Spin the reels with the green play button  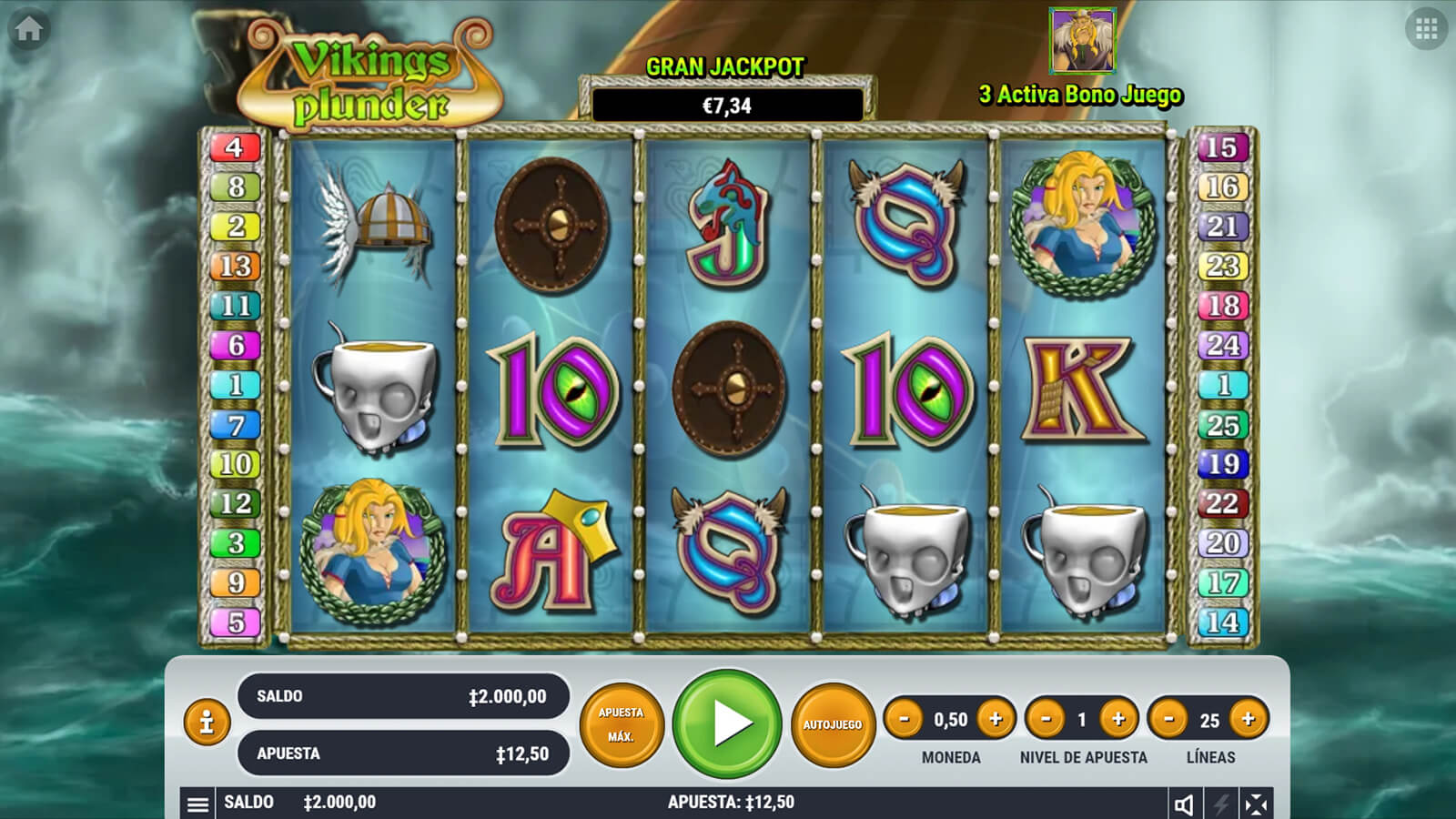coord(727,723)
